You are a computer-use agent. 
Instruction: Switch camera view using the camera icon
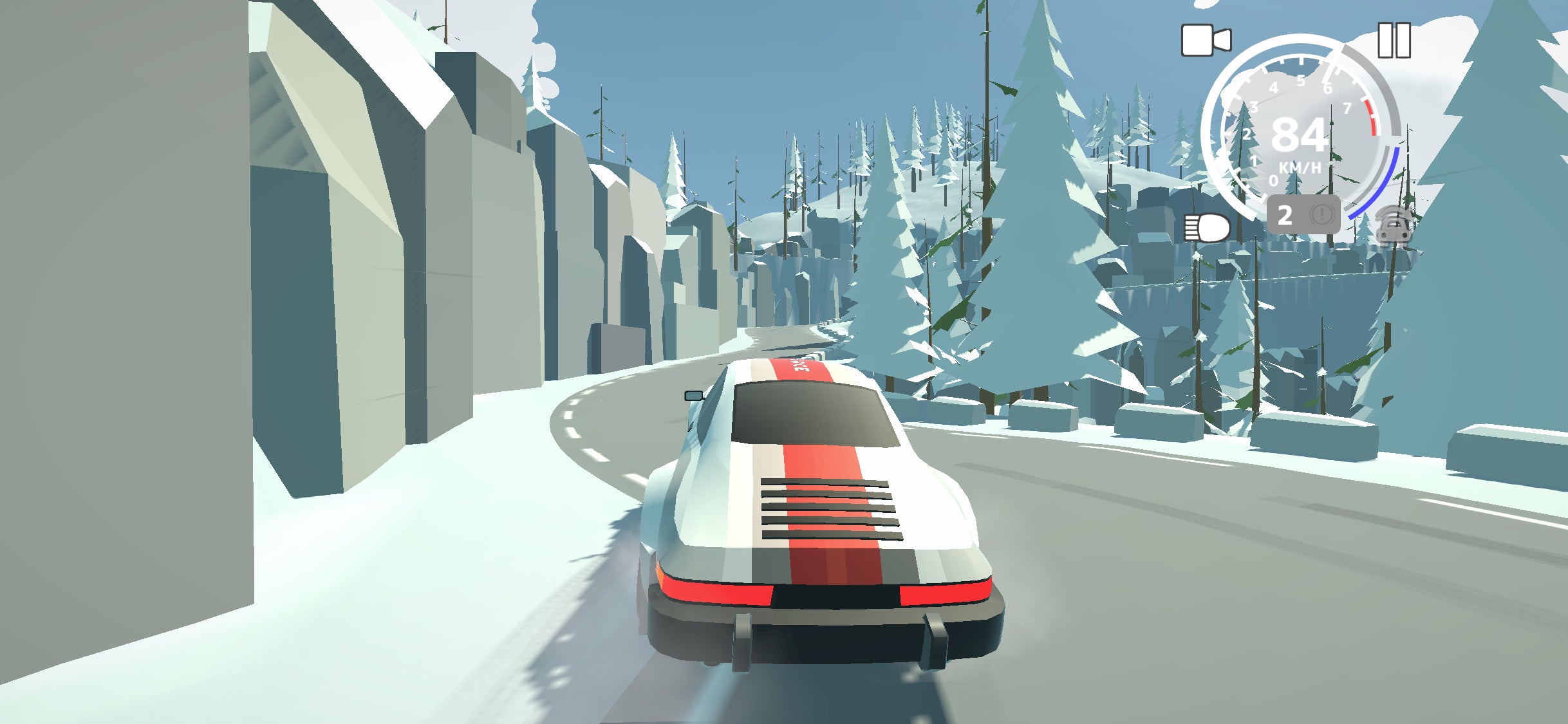[1206, 41]
